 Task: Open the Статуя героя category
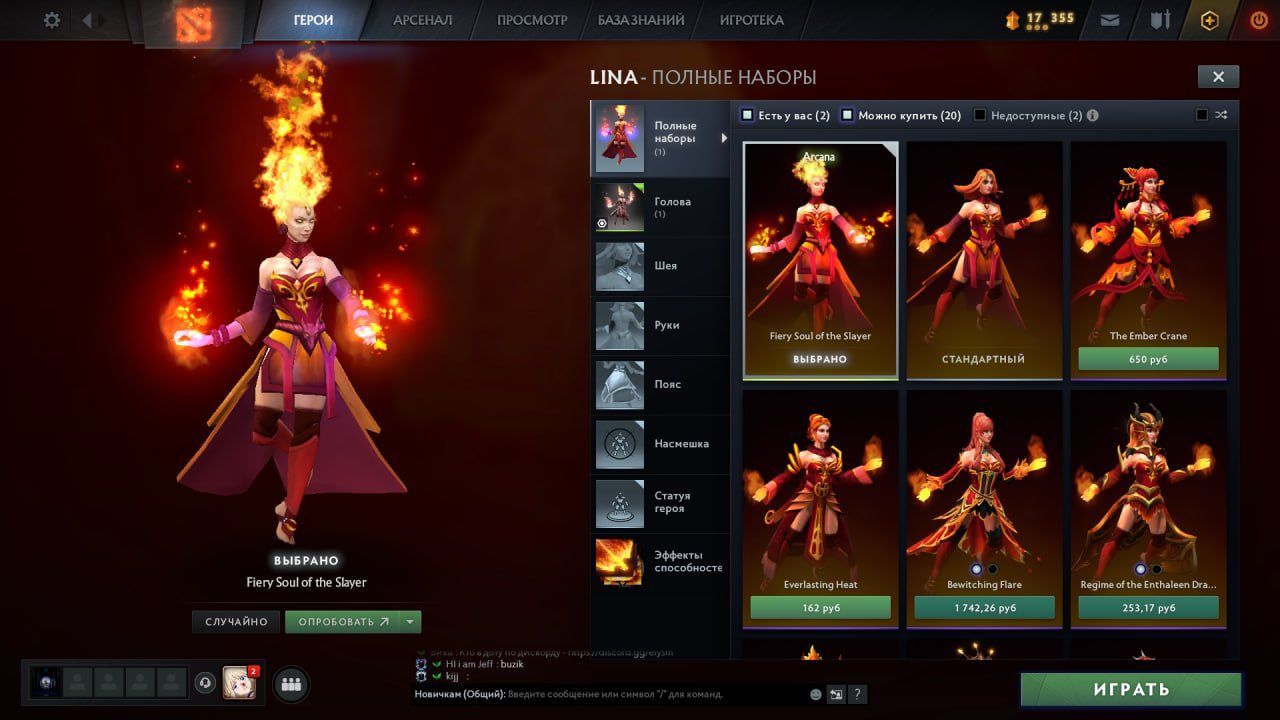pos(660,503)
